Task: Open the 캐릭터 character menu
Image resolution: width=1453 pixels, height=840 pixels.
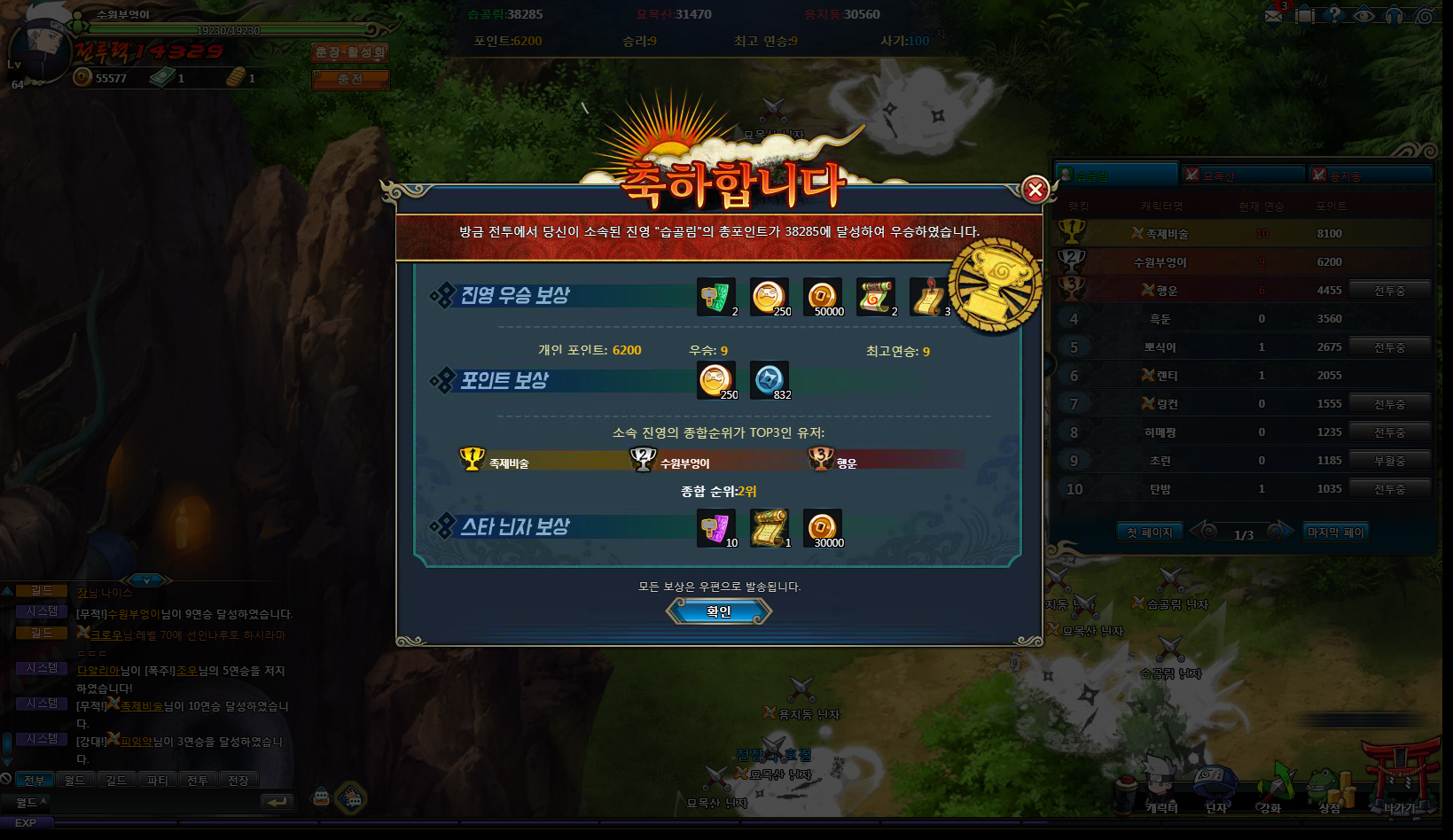Action: click(1160, 789)
